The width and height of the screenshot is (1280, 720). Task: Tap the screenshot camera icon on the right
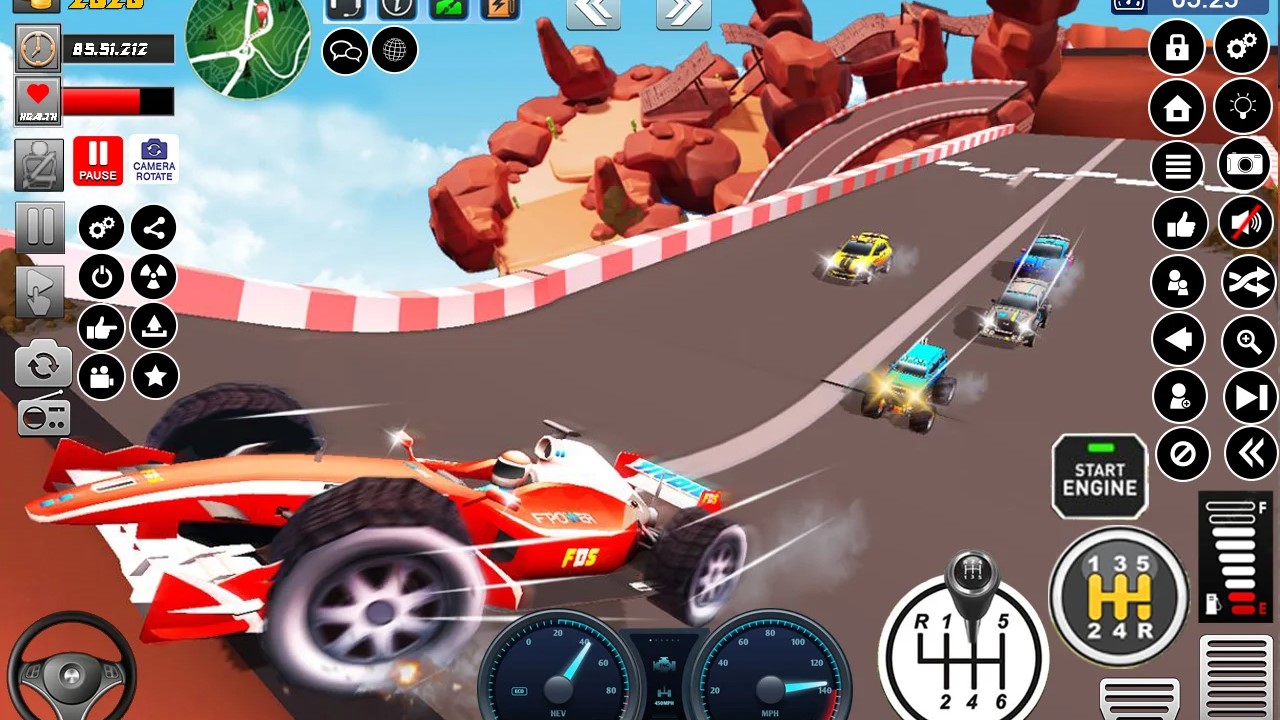pos(1243,166)
